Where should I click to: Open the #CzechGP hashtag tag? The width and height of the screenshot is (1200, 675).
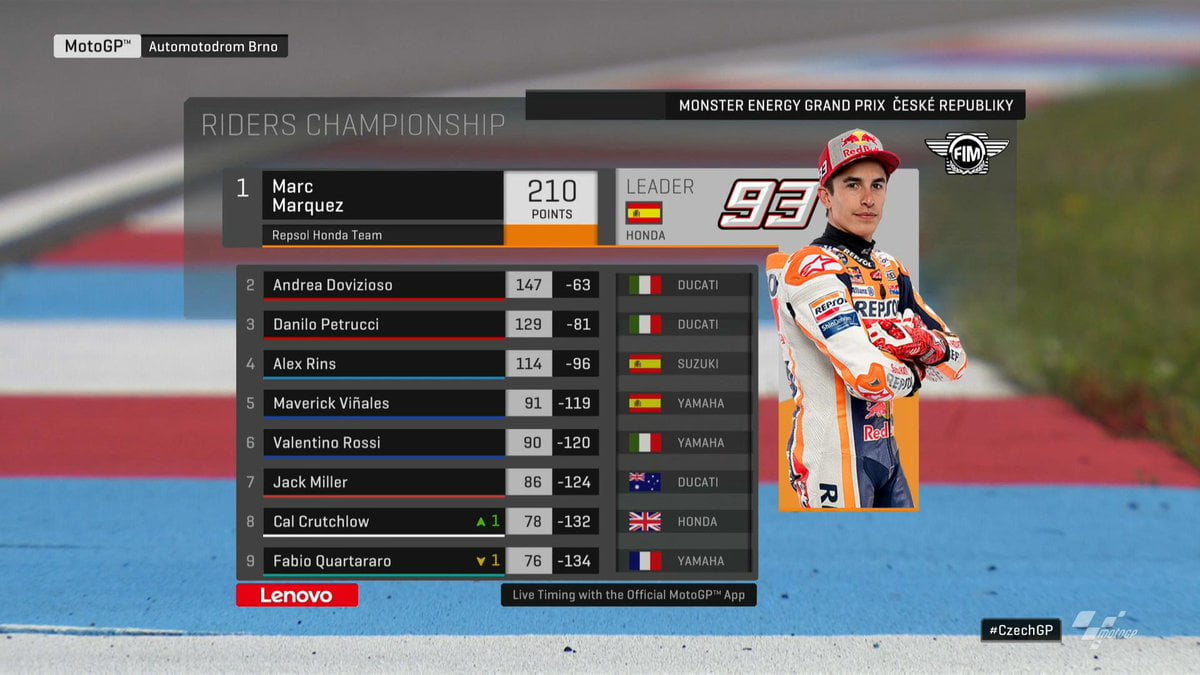[1020, 630]
